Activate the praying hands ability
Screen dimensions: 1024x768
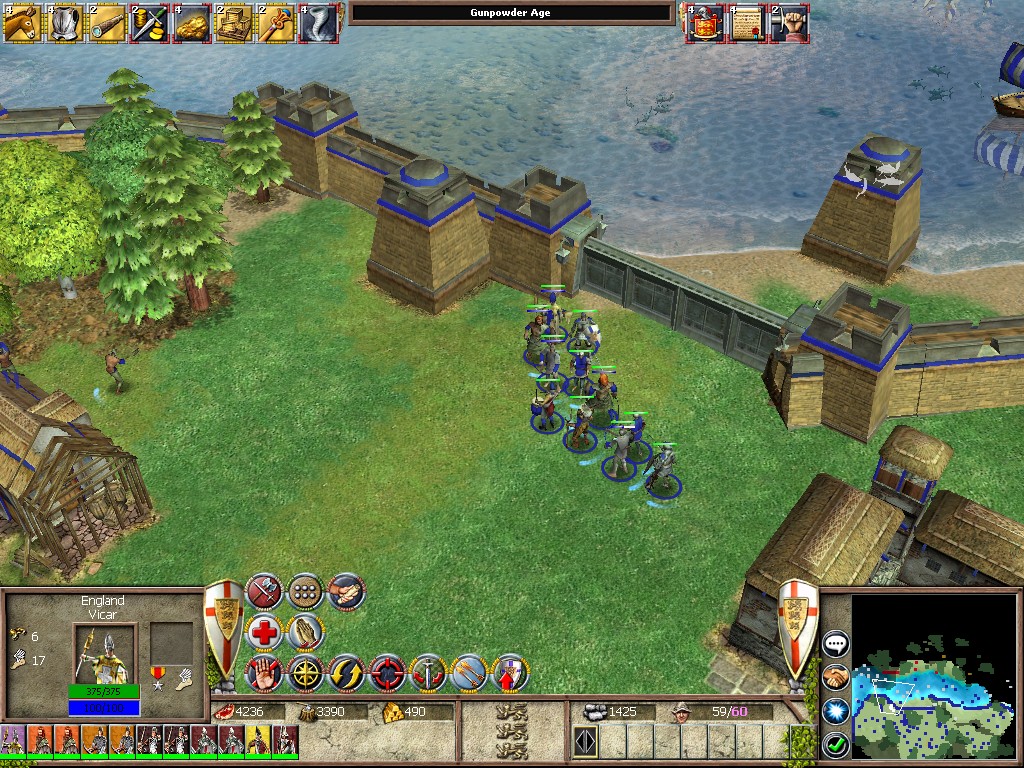tap(305, 632)
